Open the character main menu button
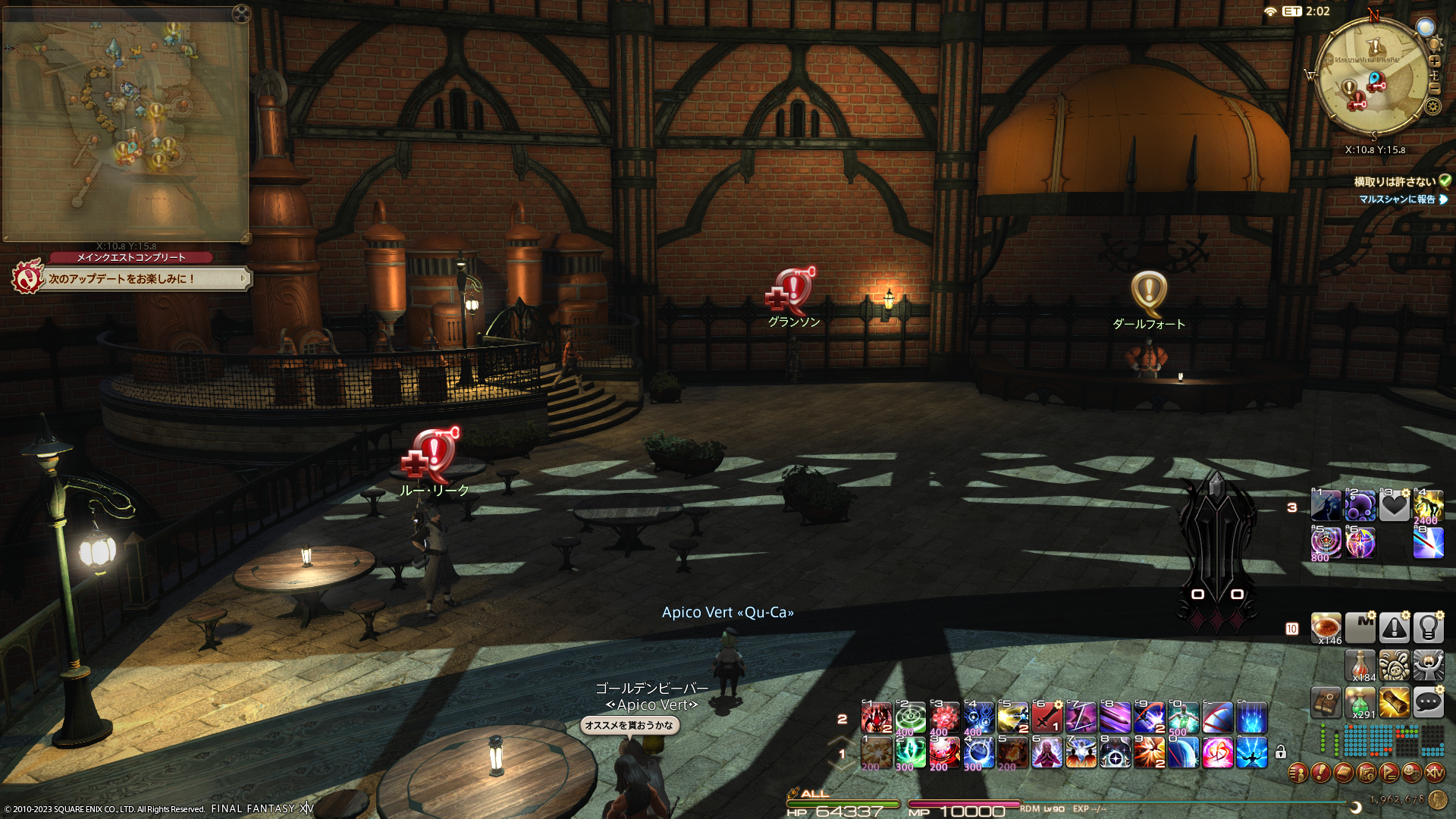The width and height of the screenshot is (1456, 819). (1298, 773)
